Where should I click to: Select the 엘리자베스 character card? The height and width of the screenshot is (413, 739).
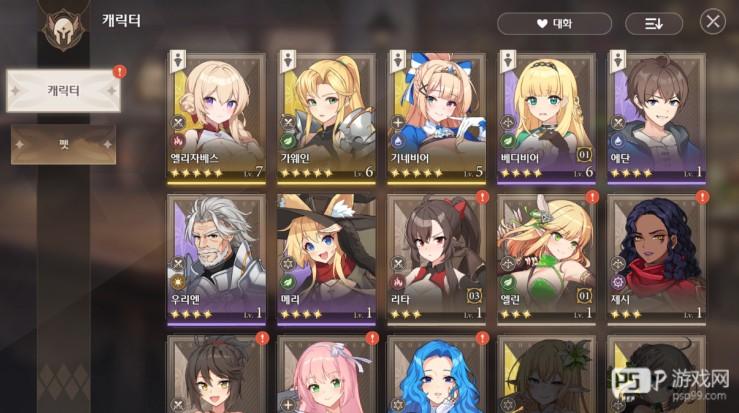tap(216, 117)
